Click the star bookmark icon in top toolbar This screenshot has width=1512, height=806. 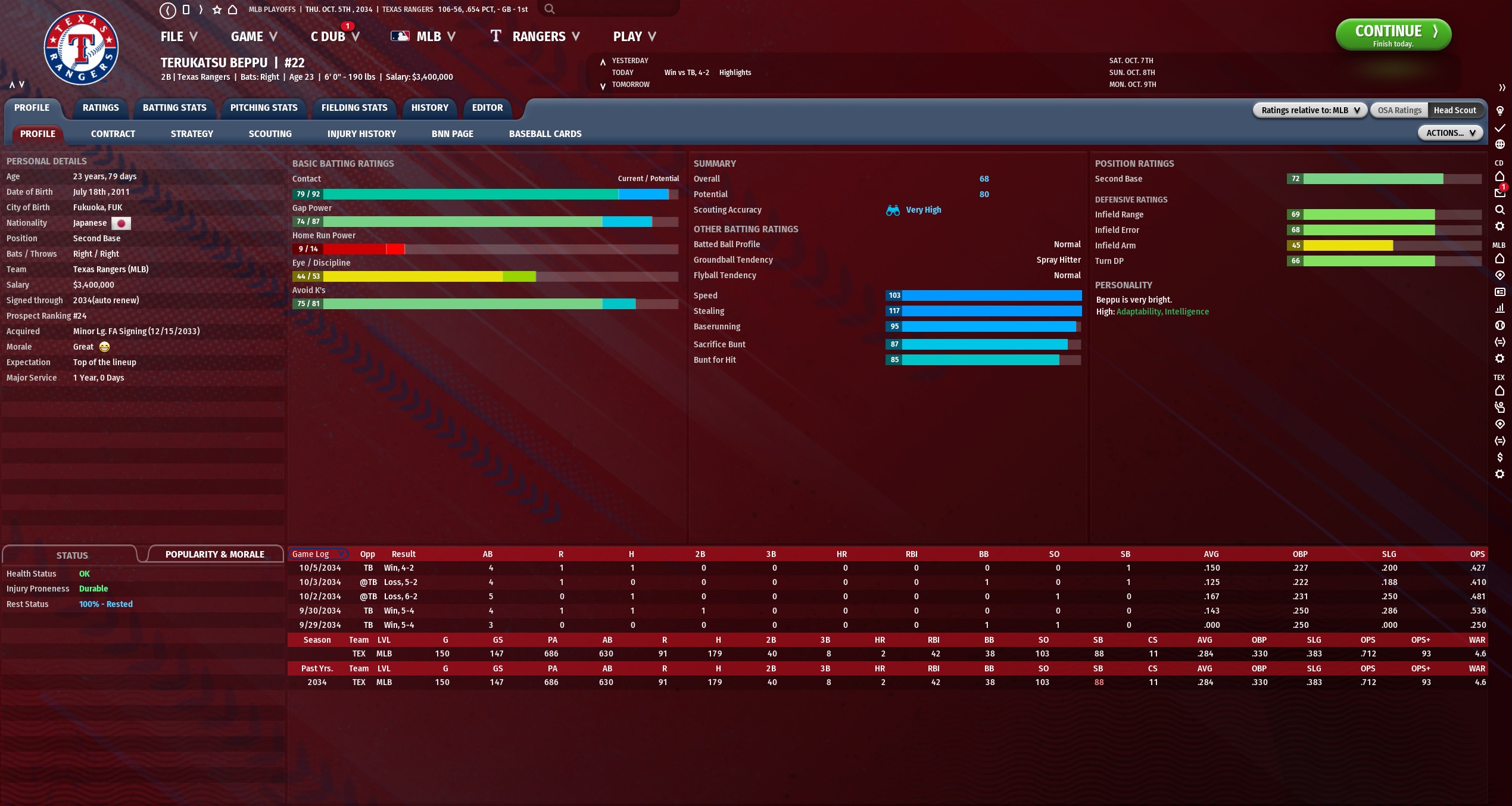[216, 9]
